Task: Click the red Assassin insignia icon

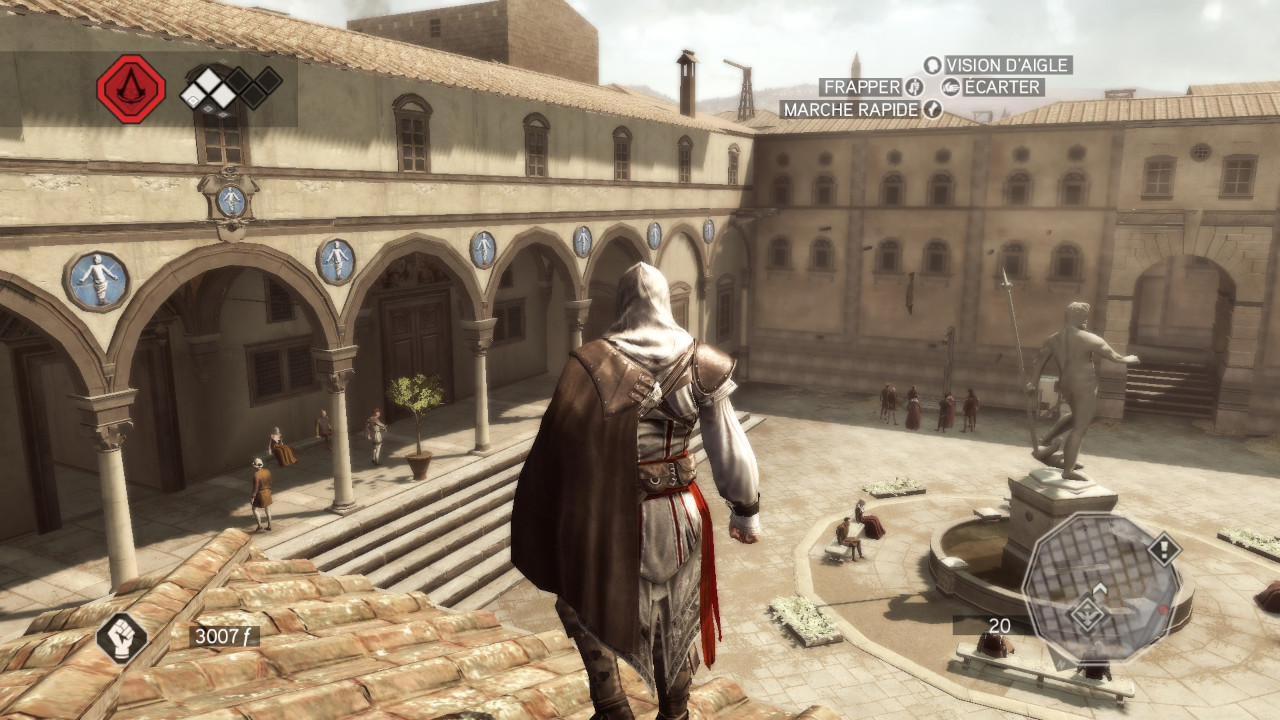Action: click(x=130, y=89)
